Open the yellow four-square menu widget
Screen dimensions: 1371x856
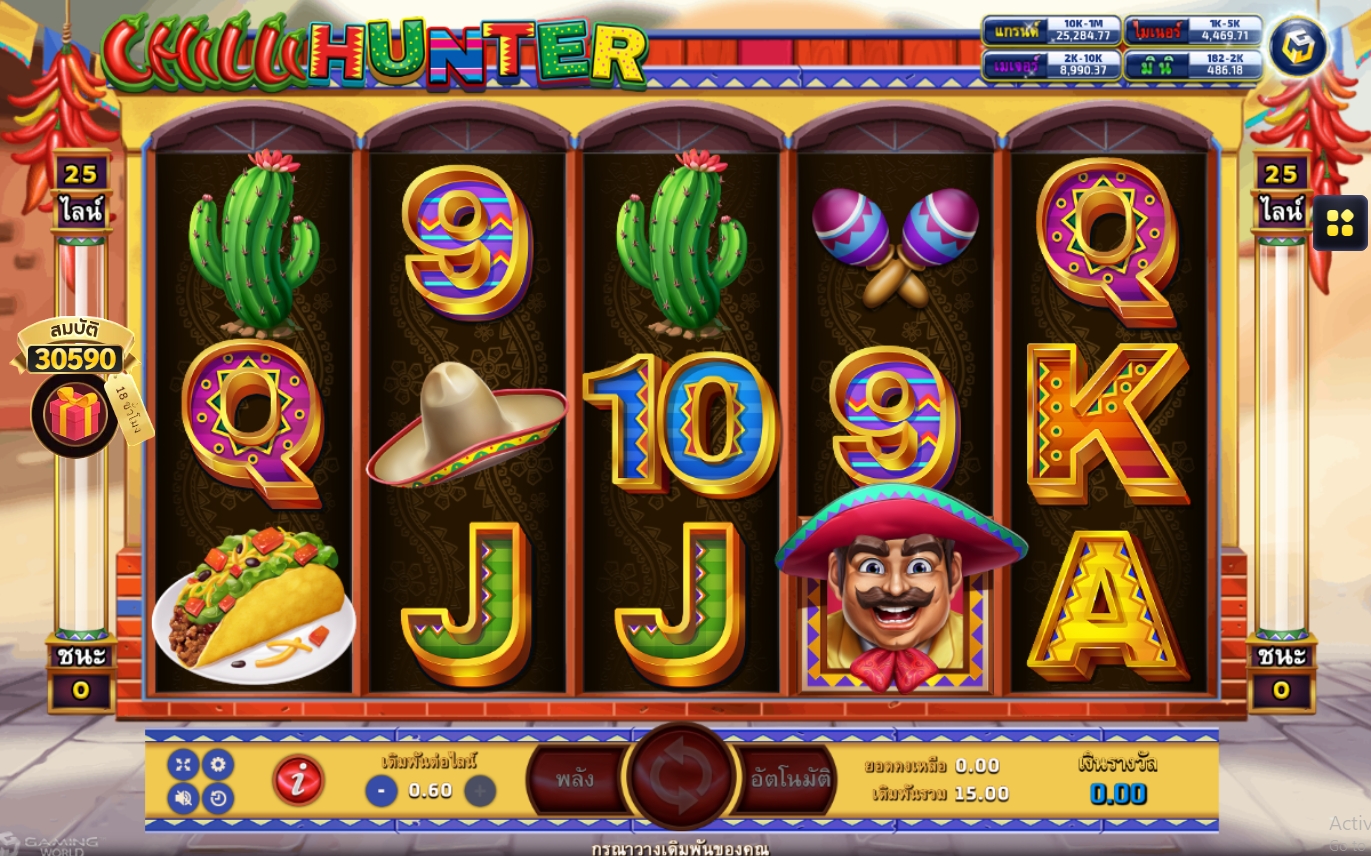click(1339, 223)
